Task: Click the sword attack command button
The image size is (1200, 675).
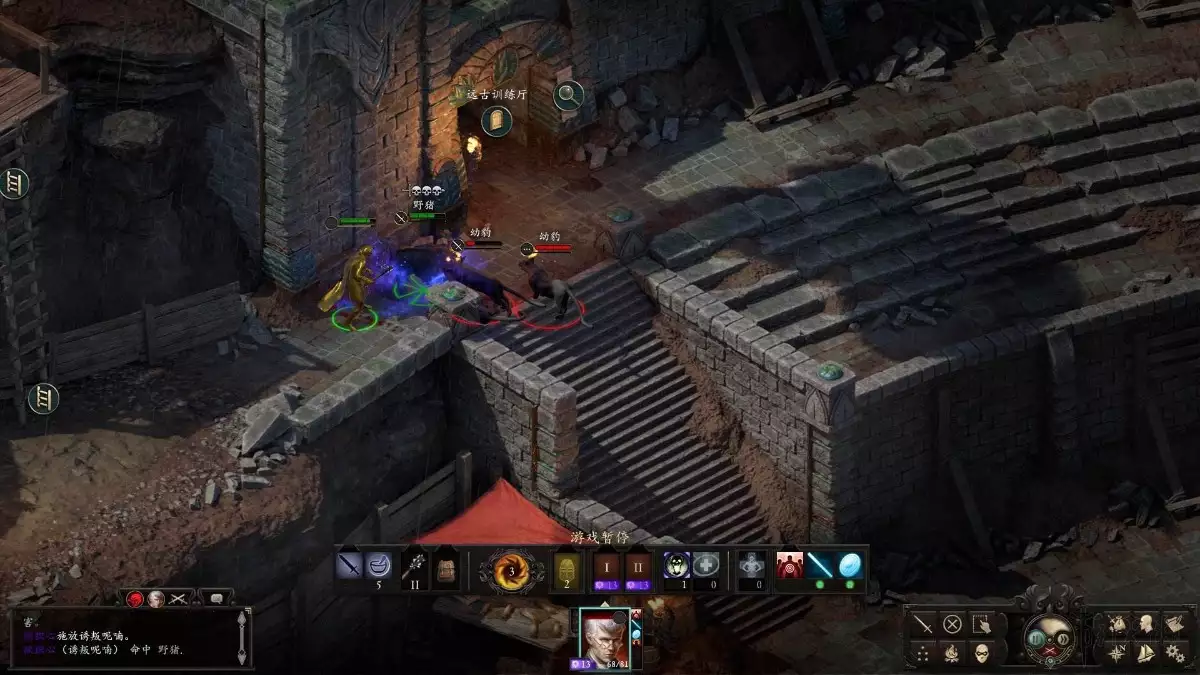Action: click(x=922, y=625)
